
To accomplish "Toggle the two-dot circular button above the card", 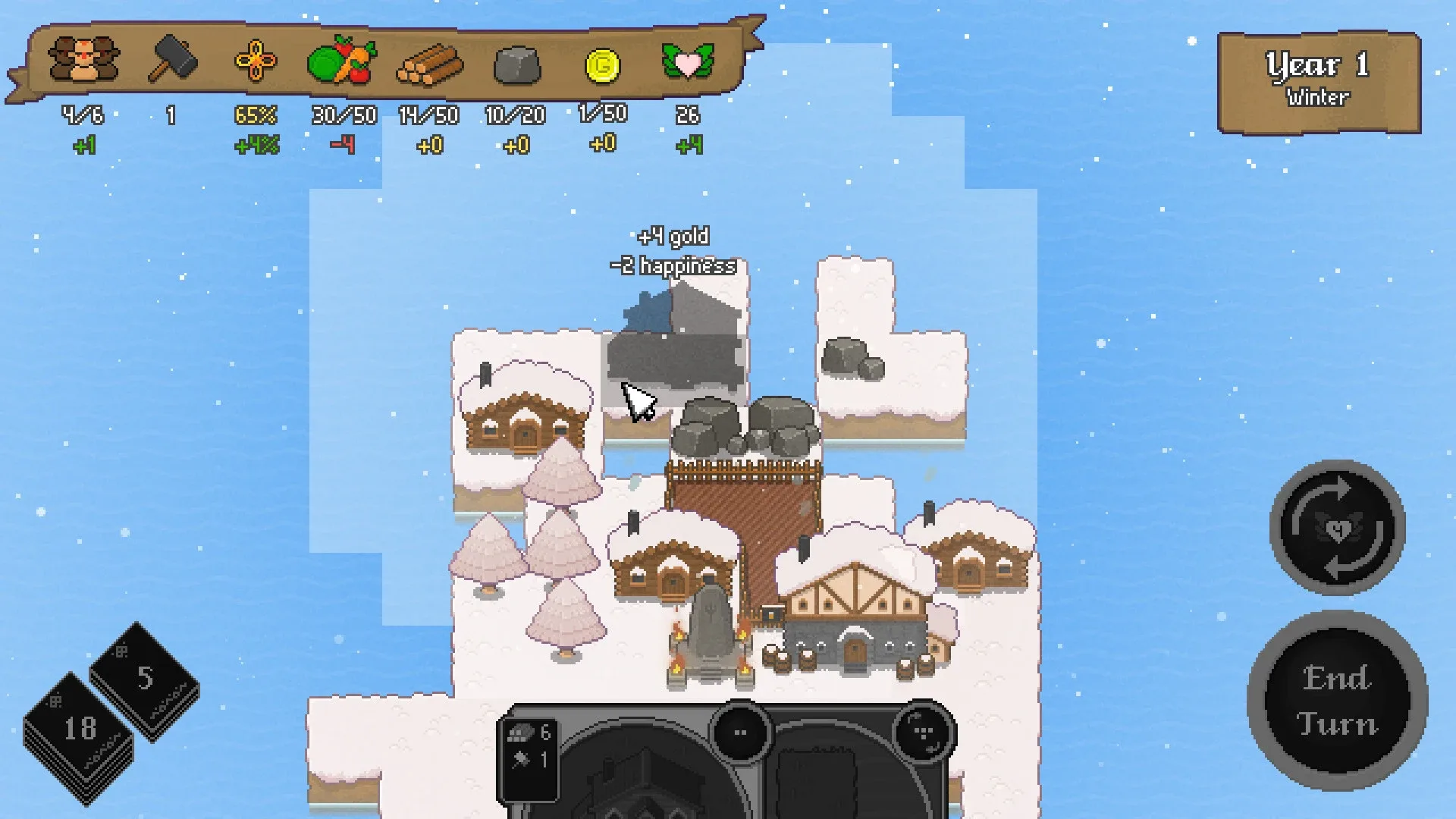I will (x=739, y=732).
